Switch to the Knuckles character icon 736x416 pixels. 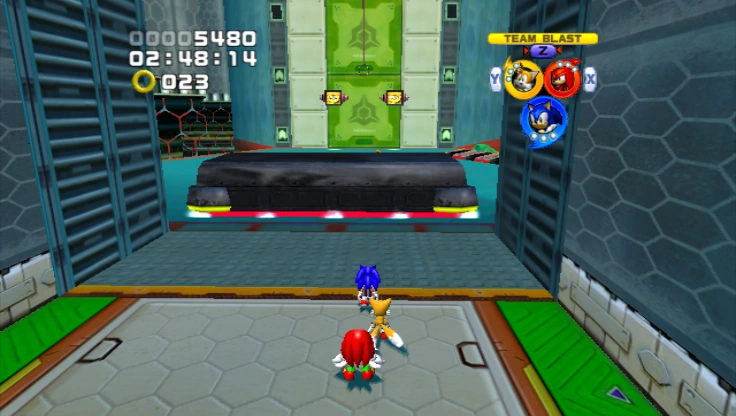(x=563, y=79)
